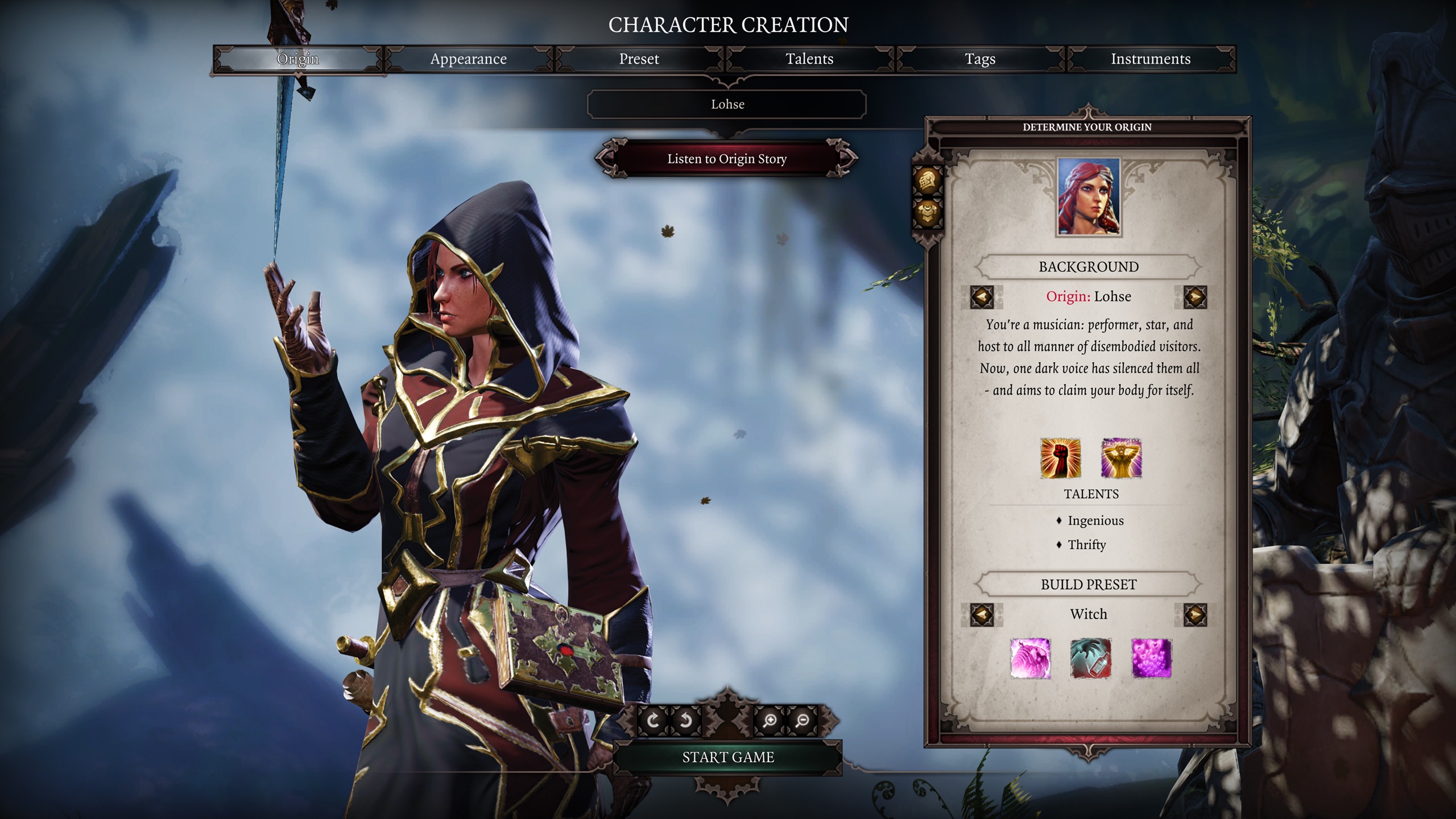Image resolution: width=1456 pixels, height=819 pixels.
Task: Rotate the character counter-clockwise
Action: point(686,721)
